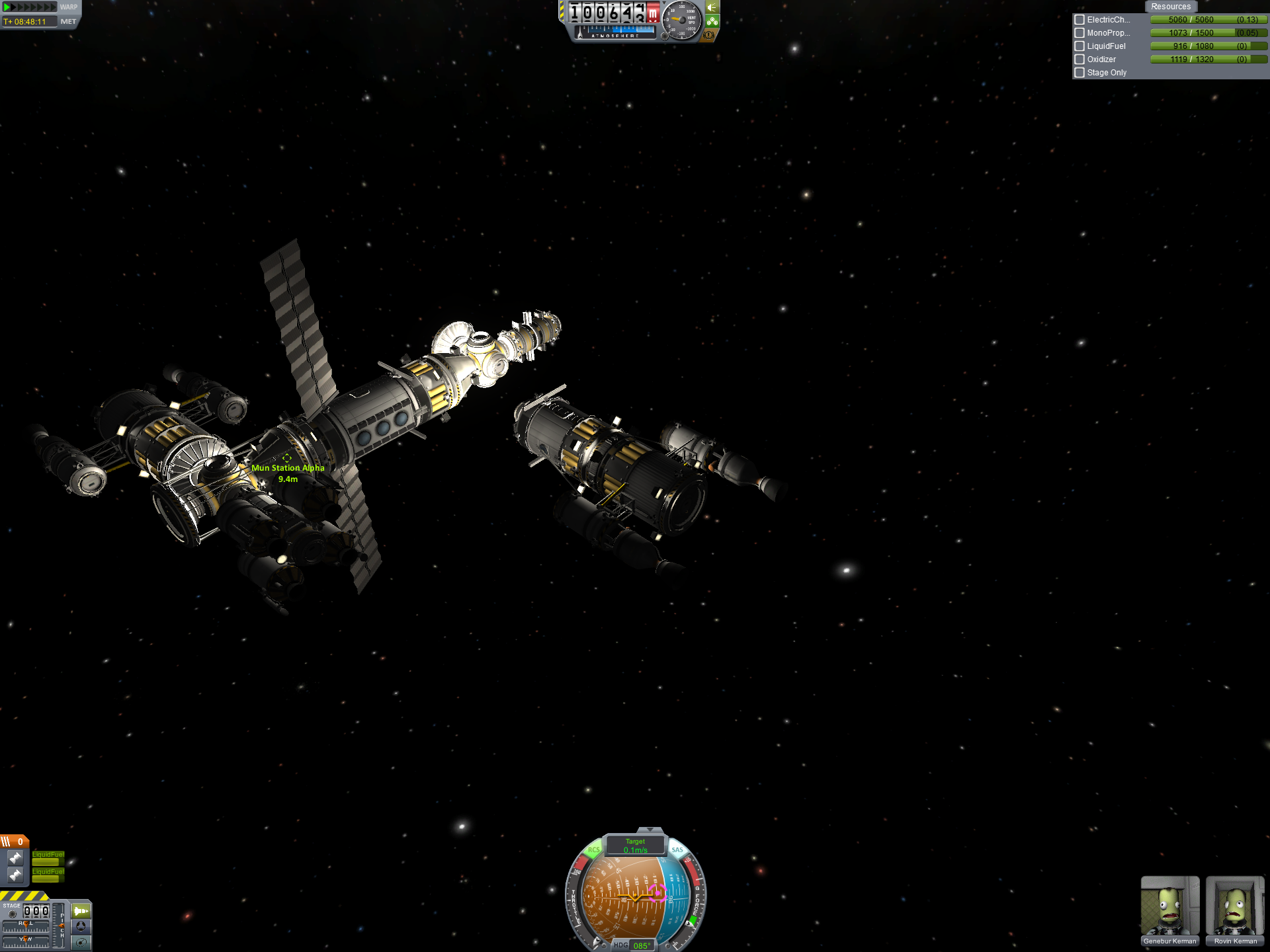Tick the MonoPropellant resource checkbox
Image resolution: width=1270 pixels, height=952 pixels.
click(x=1079, y=33)
